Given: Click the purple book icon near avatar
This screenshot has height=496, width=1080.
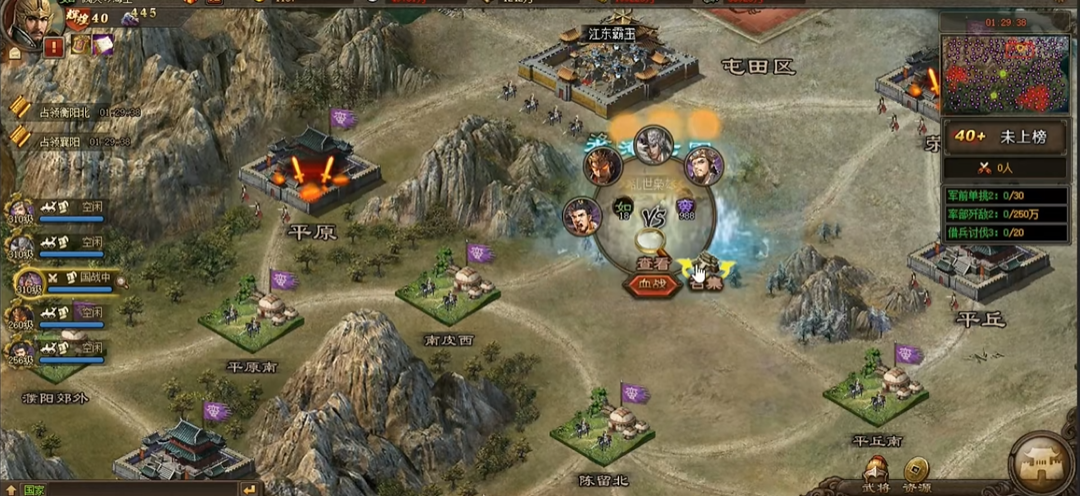Looking at the screenshot, I should pos(102,45).
